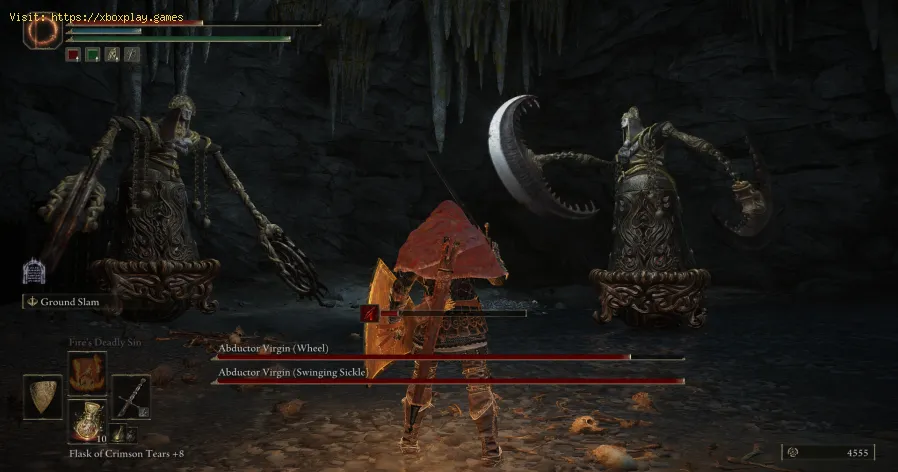Choose the right-hand sword slot
The height and width of the screenshot is (472, 898).
tap(131, 396)
